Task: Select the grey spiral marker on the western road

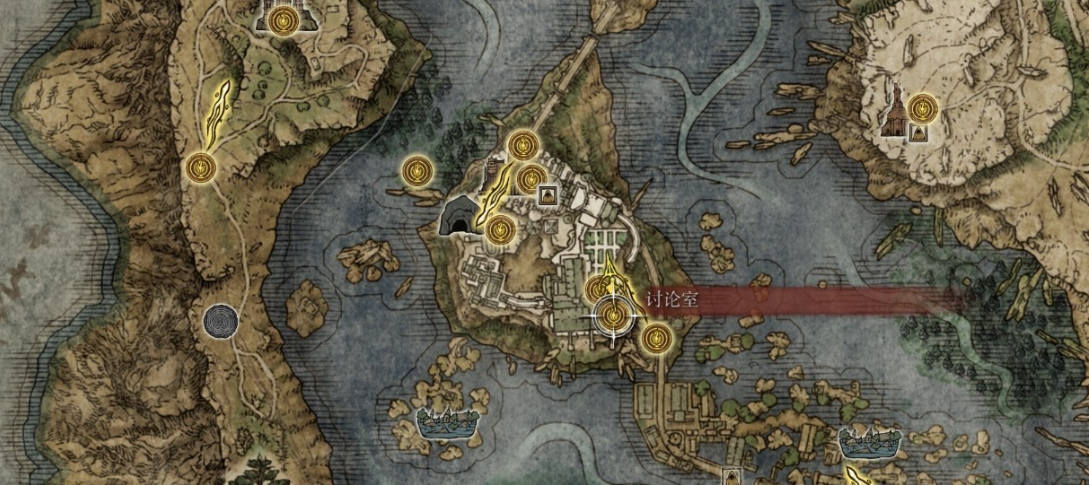Action: pyautogui.click(x=219, y=321)
